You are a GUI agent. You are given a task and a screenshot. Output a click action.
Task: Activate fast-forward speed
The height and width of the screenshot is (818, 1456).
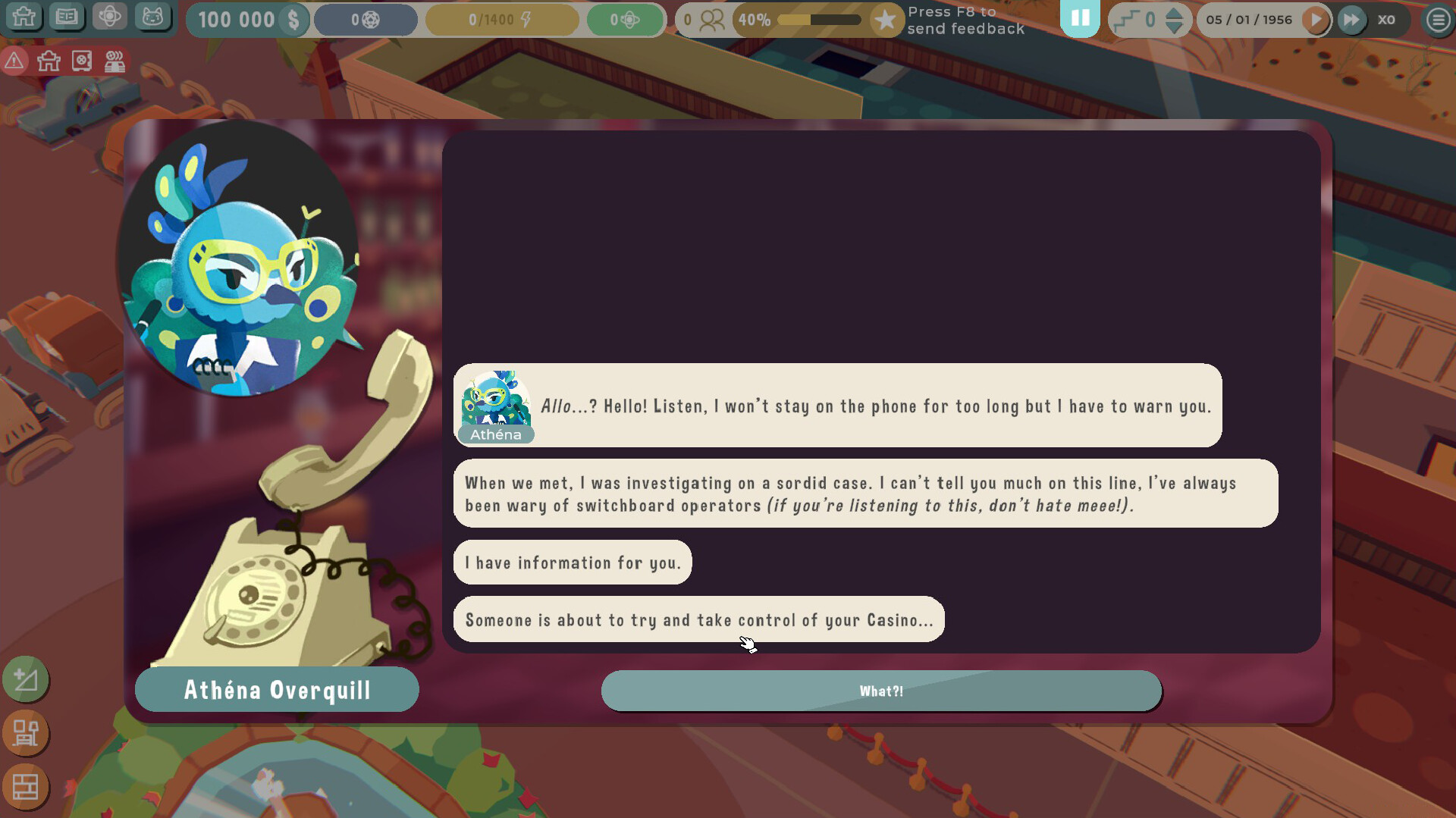pyautogui.click(x=1352, y=20)
